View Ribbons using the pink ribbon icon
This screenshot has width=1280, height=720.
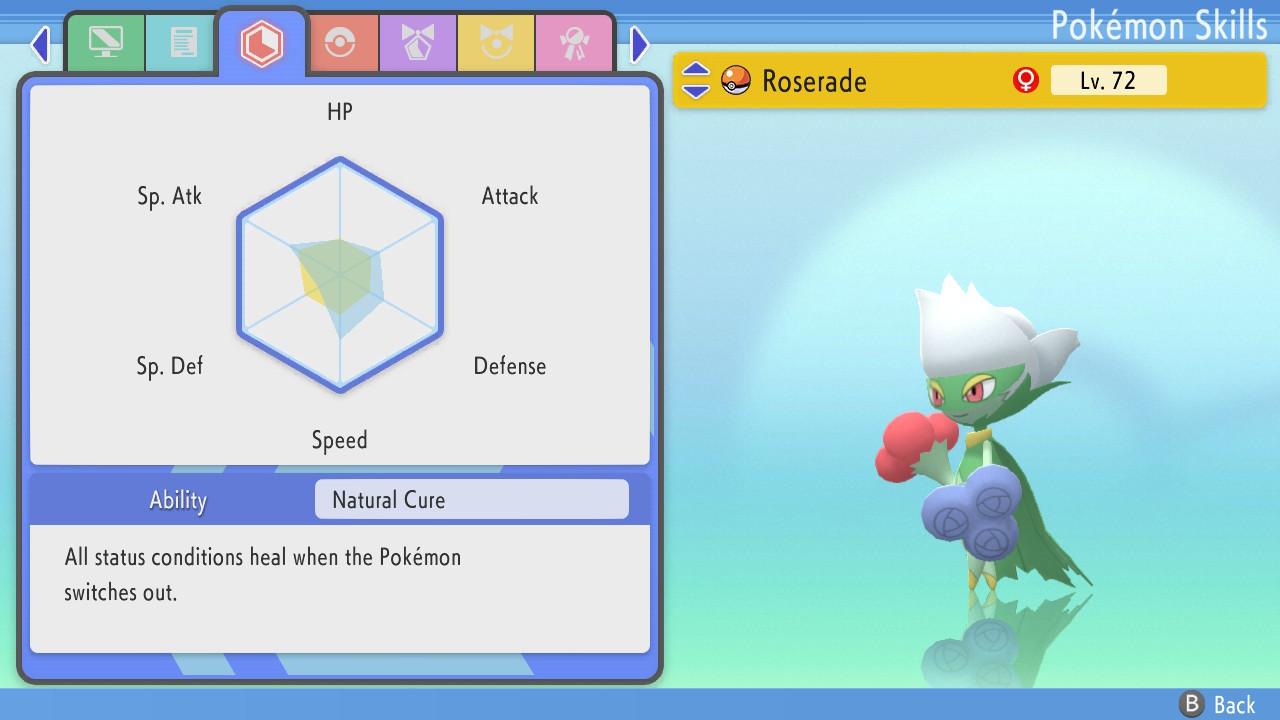574,42
